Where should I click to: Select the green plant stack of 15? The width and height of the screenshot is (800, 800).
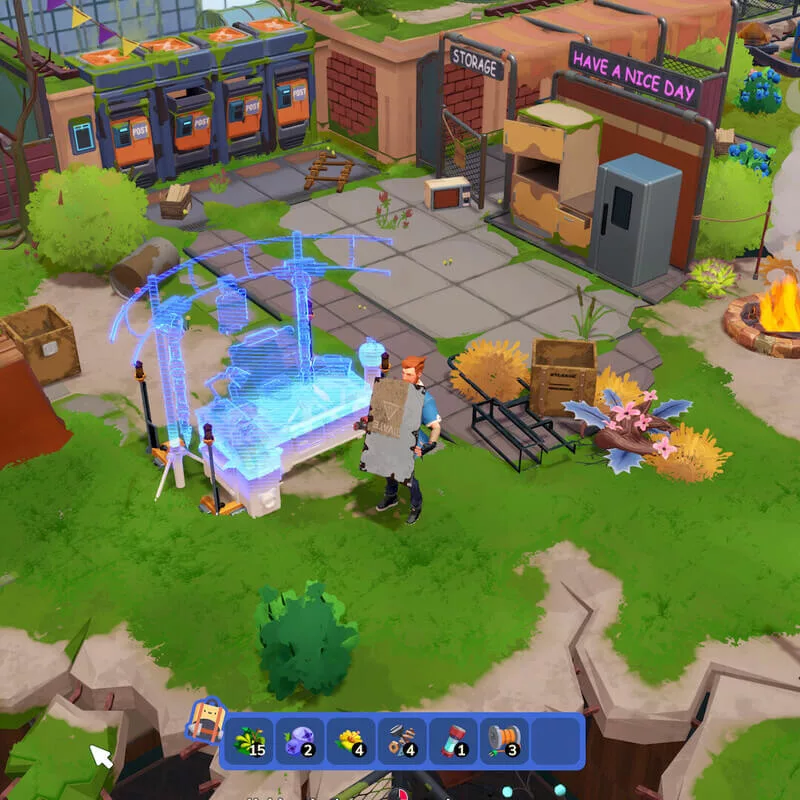click(248, 741)
